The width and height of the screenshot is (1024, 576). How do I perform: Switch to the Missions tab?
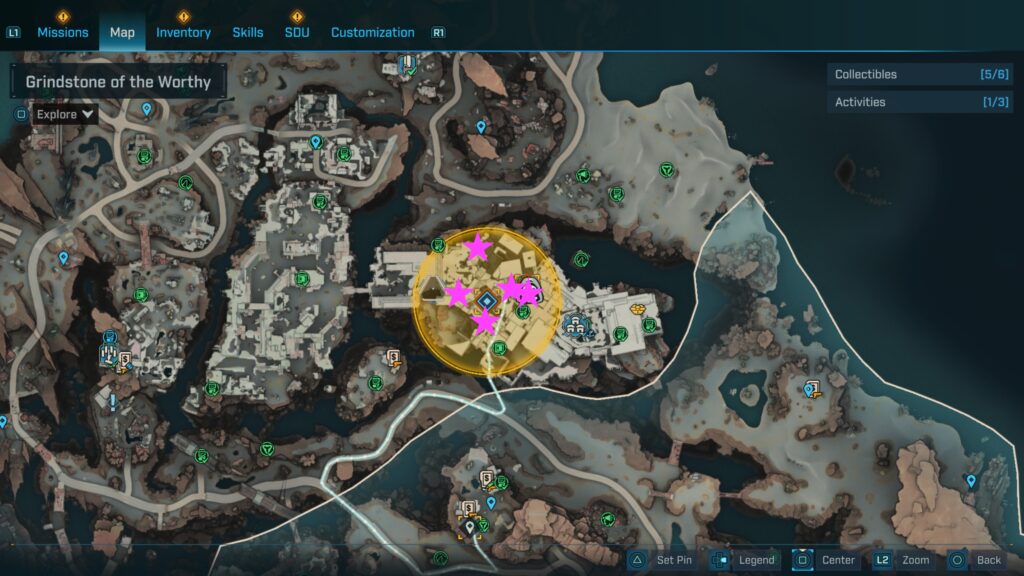[x=62, y=32]
